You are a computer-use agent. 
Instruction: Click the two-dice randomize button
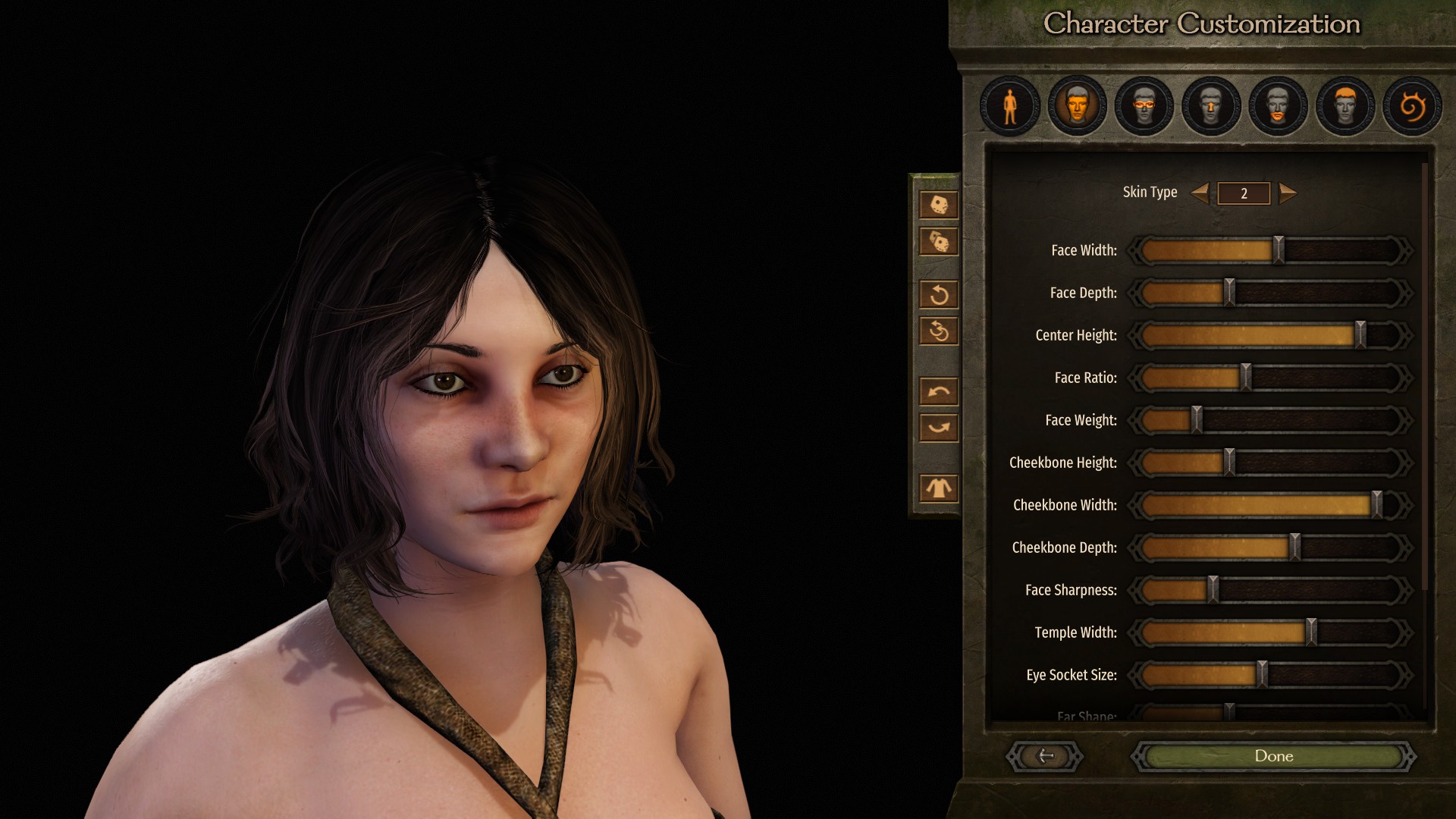tap(939, 242)
